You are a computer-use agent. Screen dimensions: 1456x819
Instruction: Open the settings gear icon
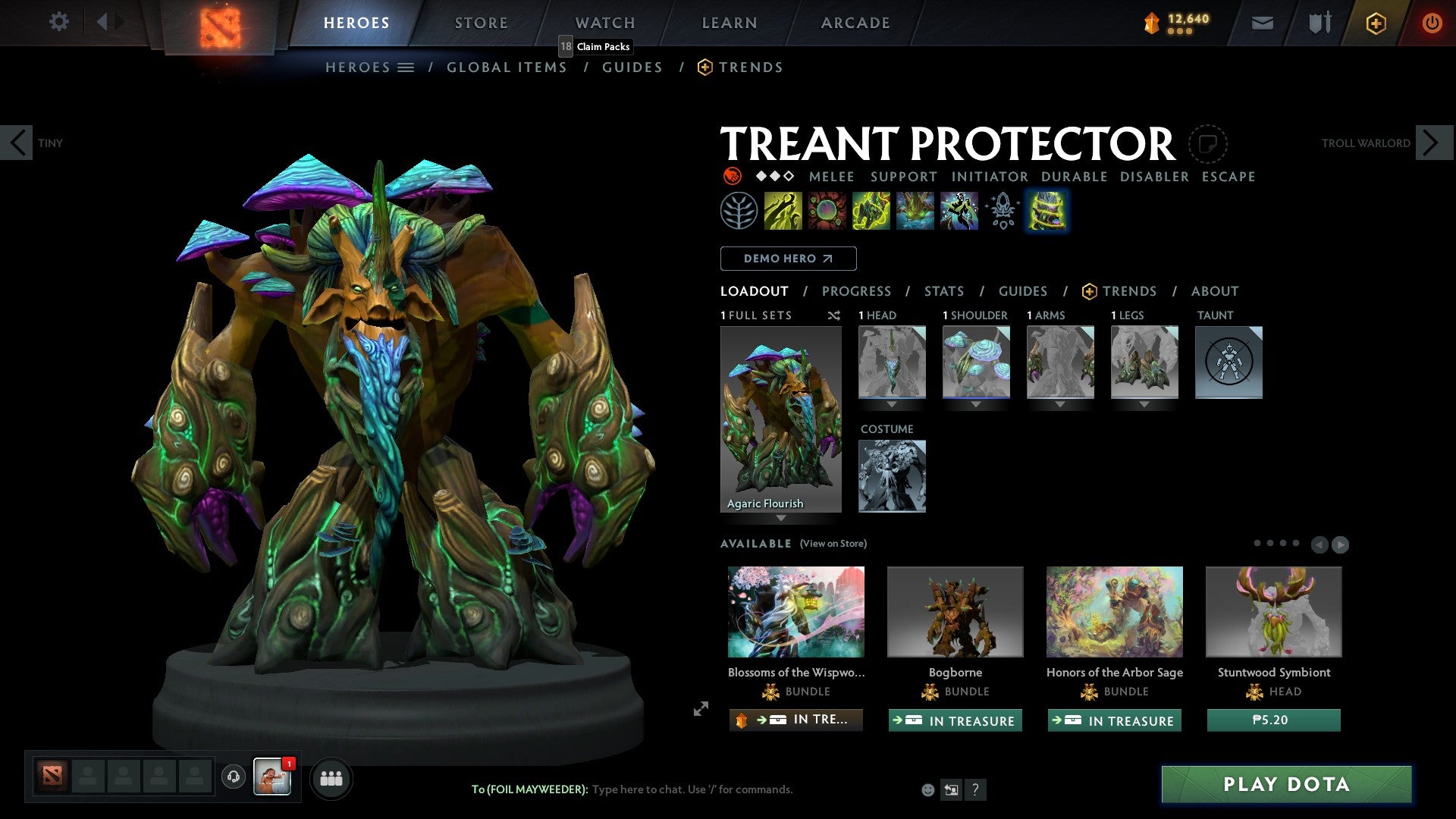point(58,22)
